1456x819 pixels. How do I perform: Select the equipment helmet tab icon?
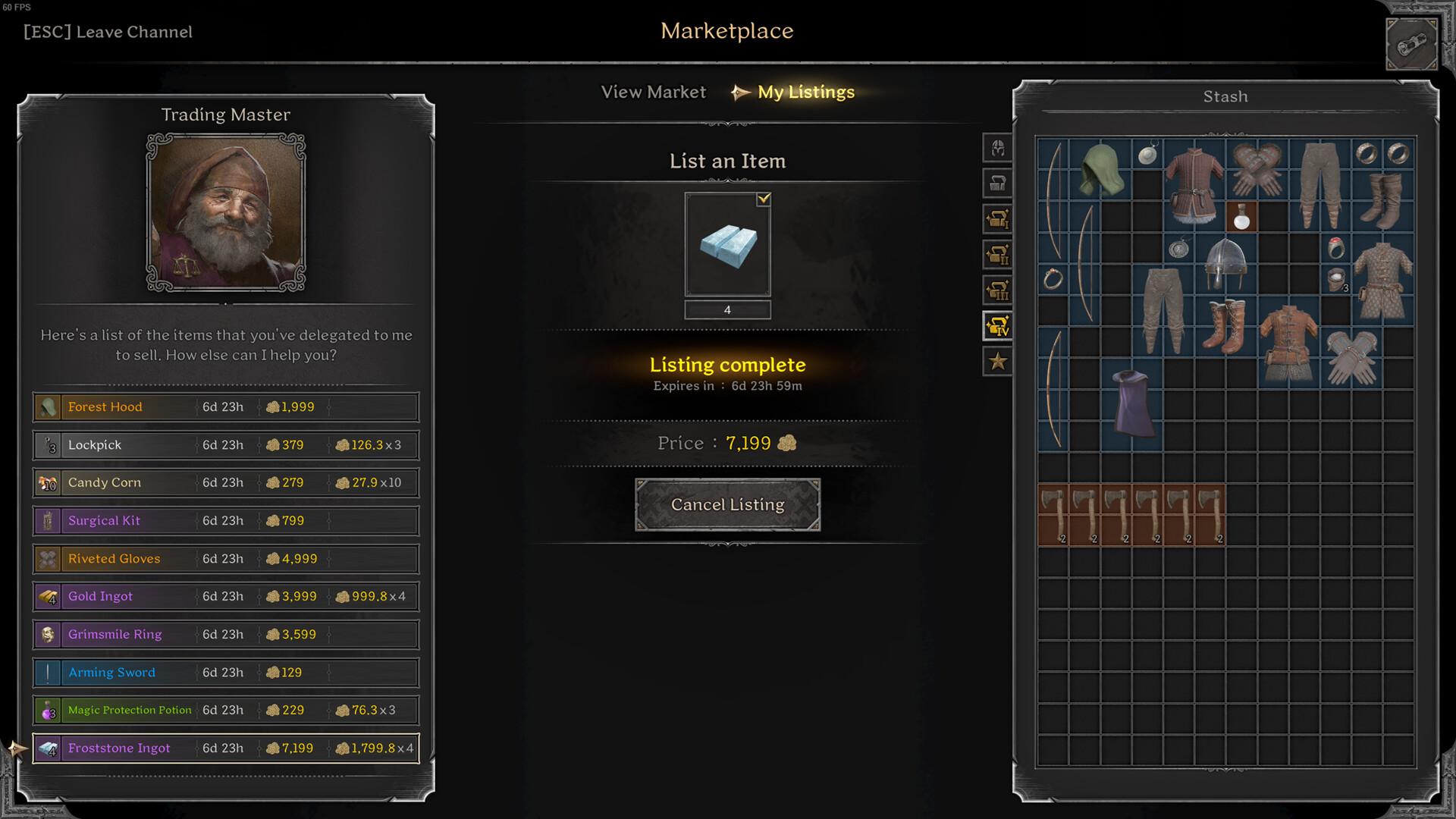click(x=996, y=149)
